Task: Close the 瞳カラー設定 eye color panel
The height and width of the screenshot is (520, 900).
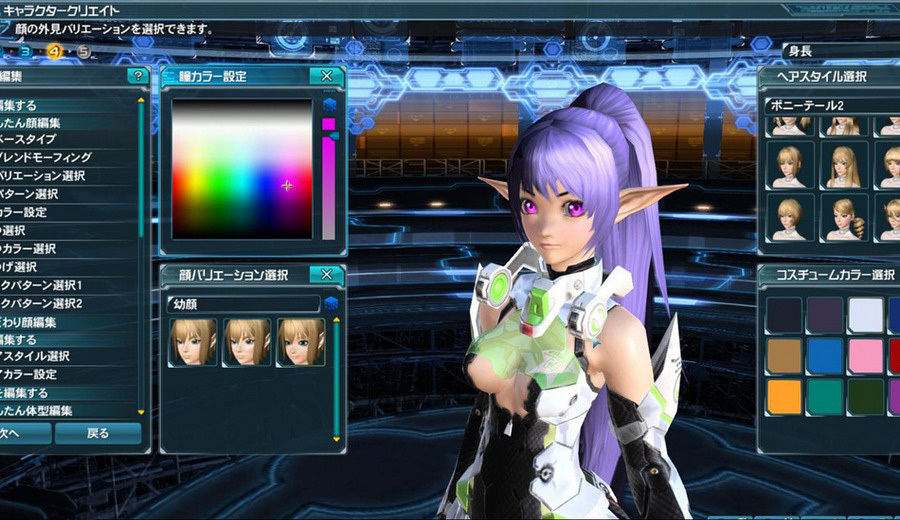Action: (x=326, y=77)
